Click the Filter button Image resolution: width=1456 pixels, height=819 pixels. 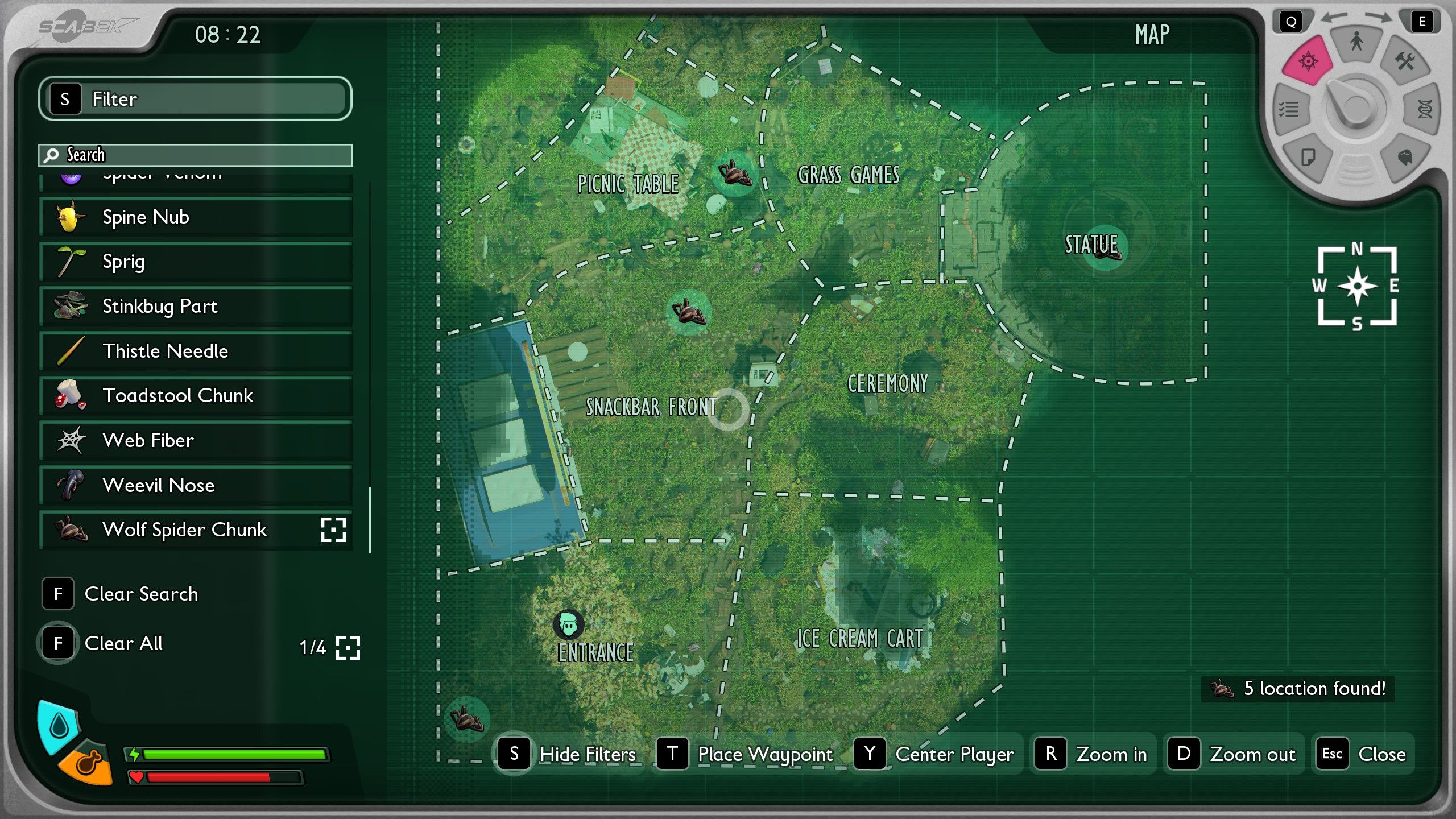click(195, 98)
